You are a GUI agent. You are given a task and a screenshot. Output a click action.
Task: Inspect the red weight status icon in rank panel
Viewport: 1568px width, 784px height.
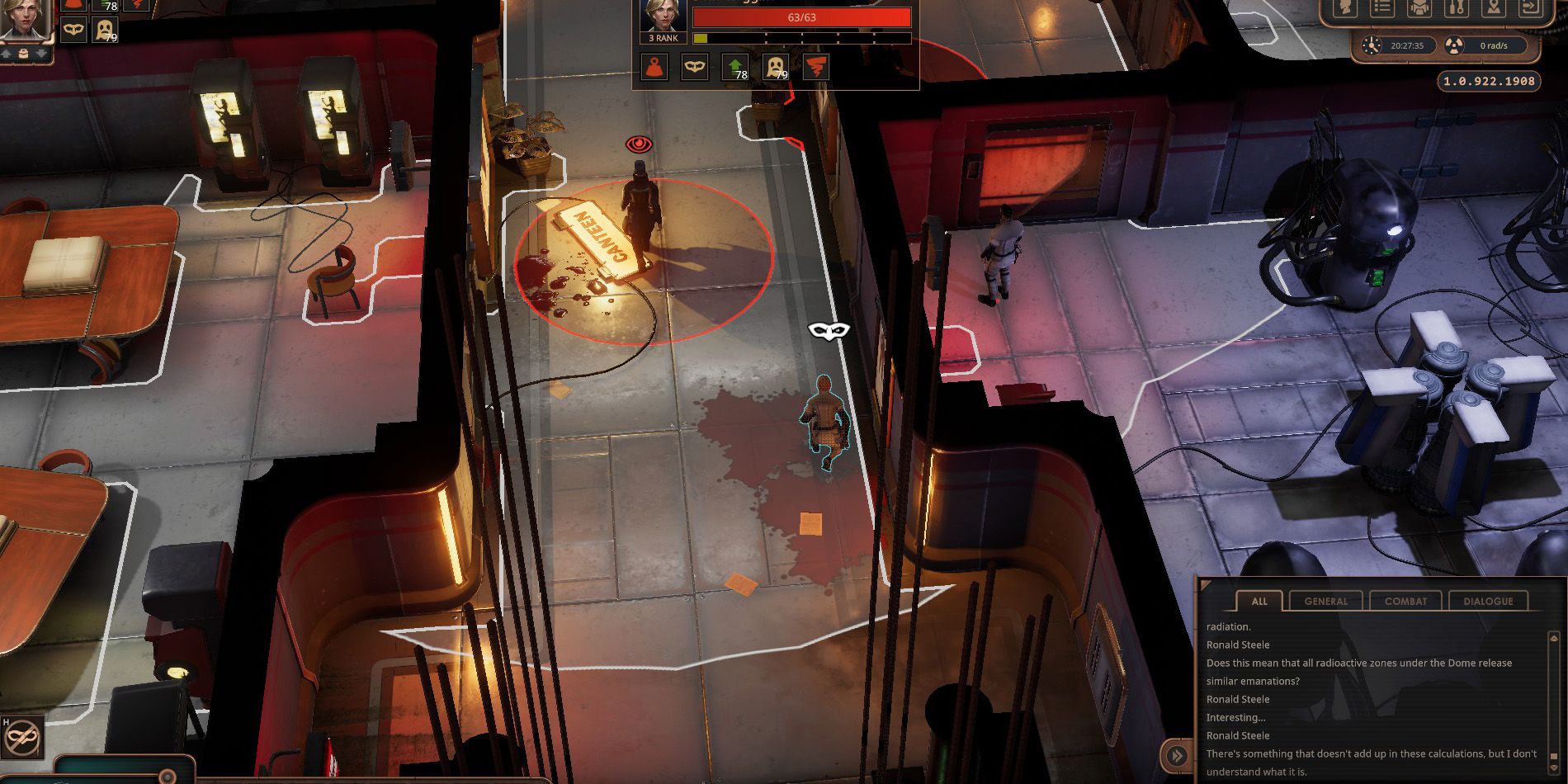(654, 68)
